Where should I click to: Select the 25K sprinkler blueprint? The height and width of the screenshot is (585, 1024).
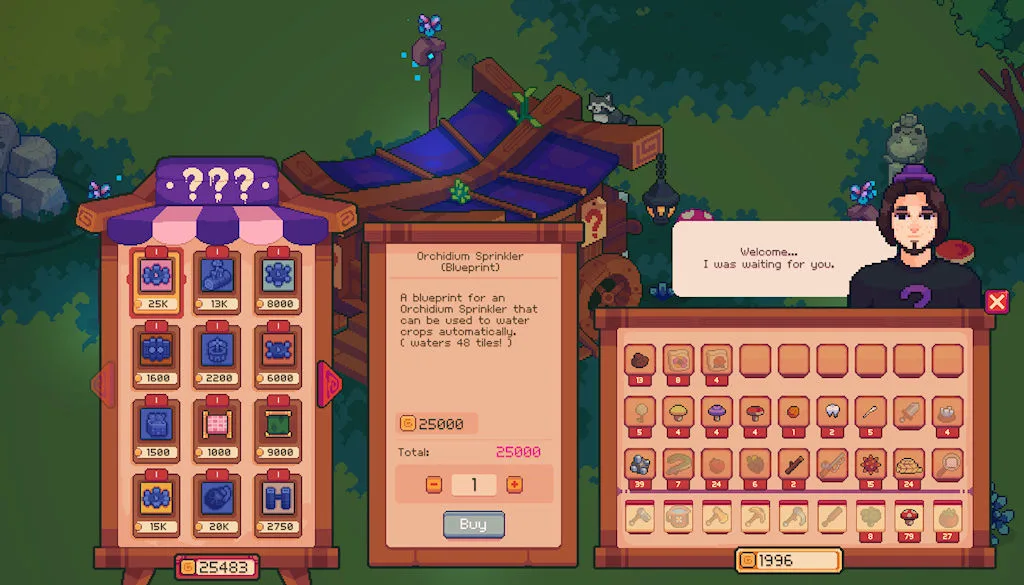[158, 276]
